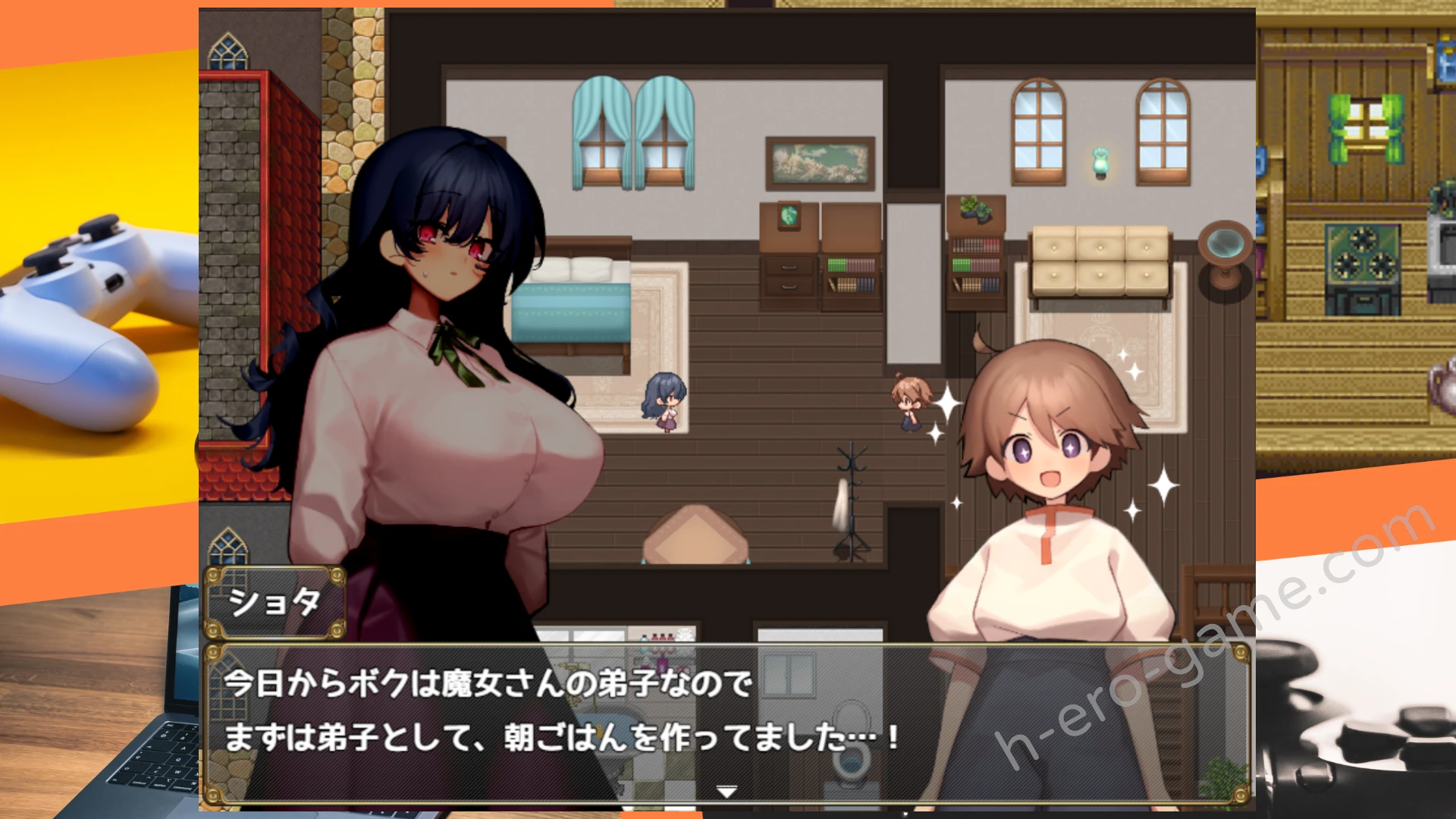Image resolution: width=1456 pixels, height=819 pixels.
Task: Advance dialogue with the white arrow indicator
Action: 726,792
